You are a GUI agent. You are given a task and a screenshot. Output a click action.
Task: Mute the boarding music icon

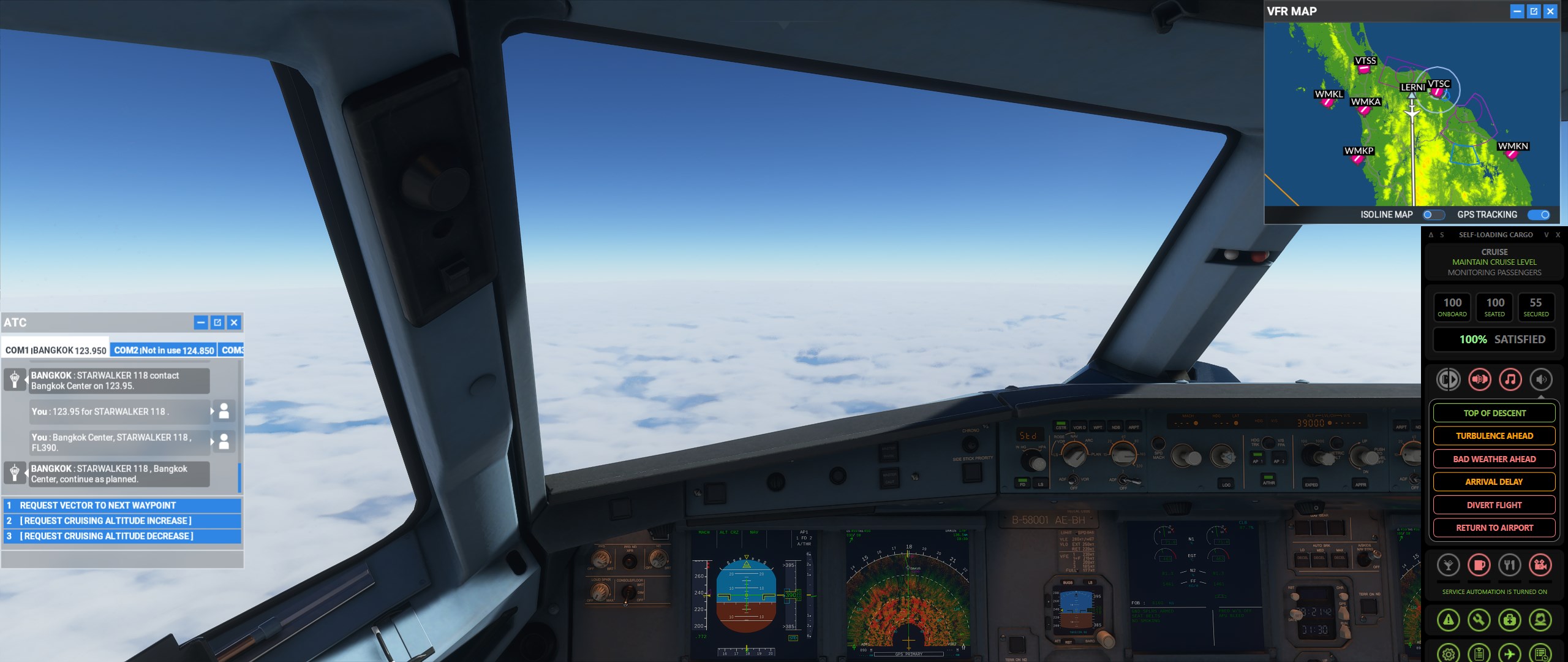[x=1512, y=378]
